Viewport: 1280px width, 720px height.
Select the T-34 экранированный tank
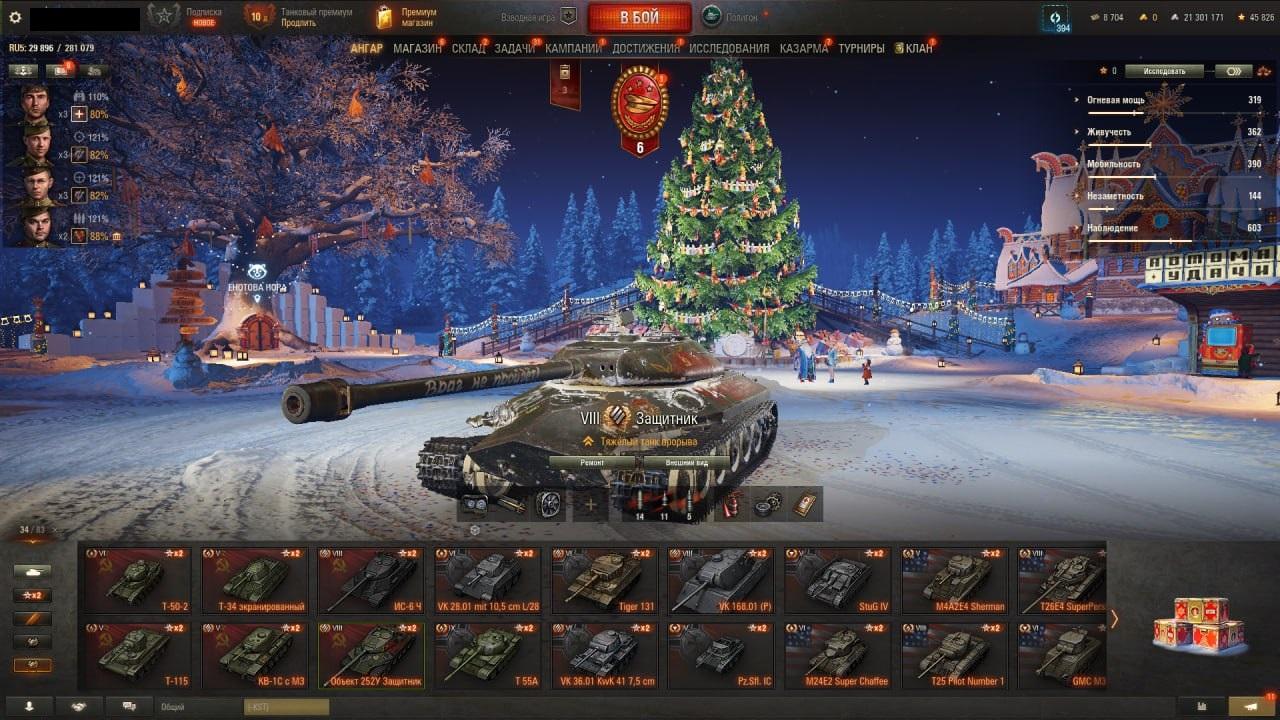point(254,580)
